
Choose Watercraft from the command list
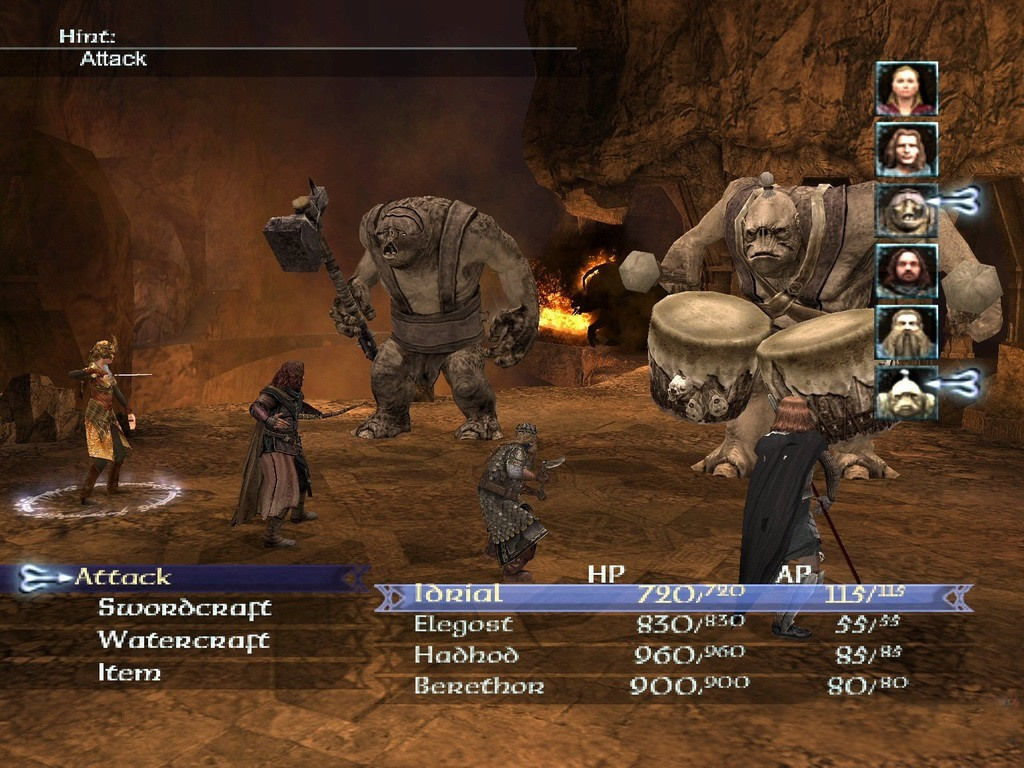[x=183, y=640]
